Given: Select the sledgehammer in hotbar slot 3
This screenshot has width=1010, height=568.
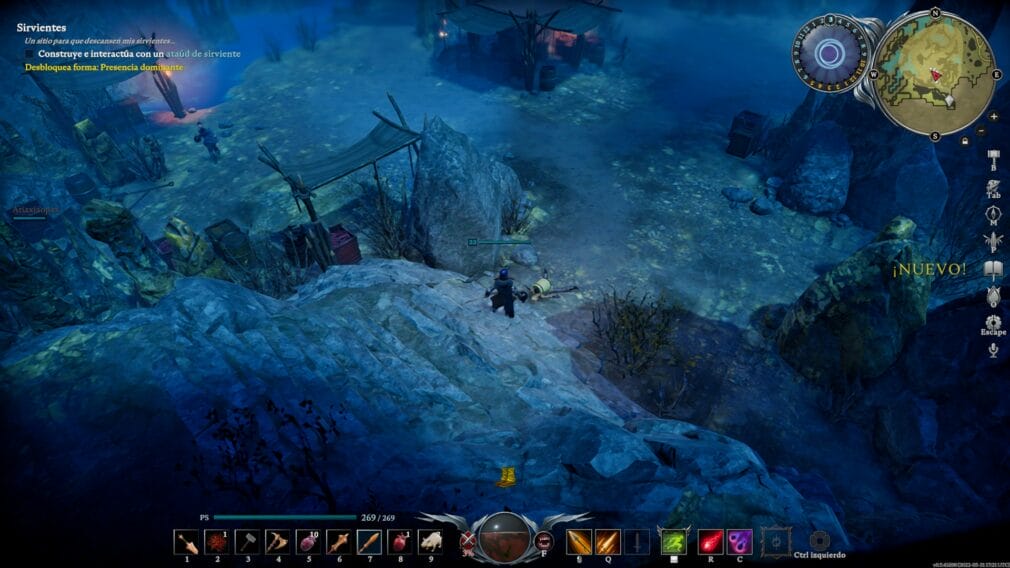Looking at the screenshot, I should tap(248, 542).
